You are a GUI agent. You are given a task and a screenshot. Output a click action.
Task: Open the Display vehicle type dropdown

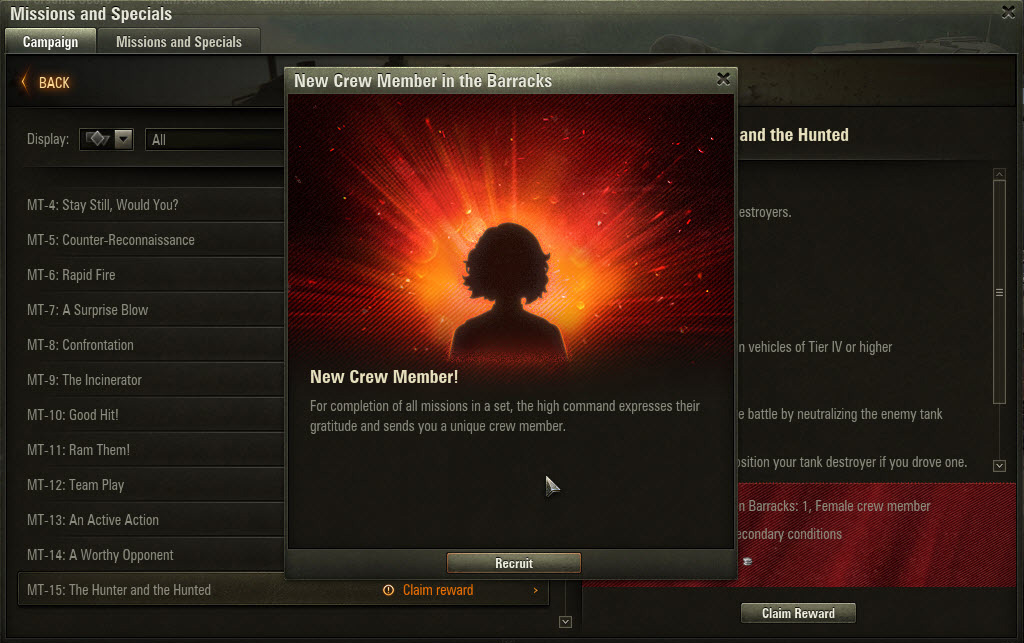[x=108, y=140]
